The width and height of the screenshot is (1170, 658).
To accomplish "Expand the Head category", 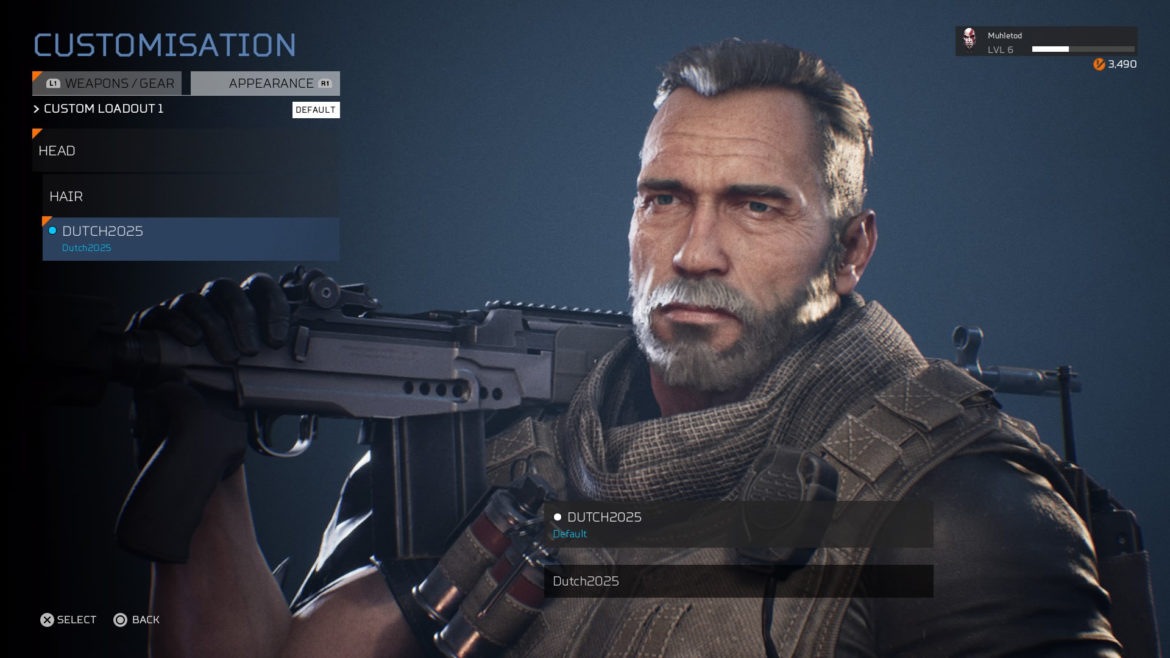I will coord(185,151).
